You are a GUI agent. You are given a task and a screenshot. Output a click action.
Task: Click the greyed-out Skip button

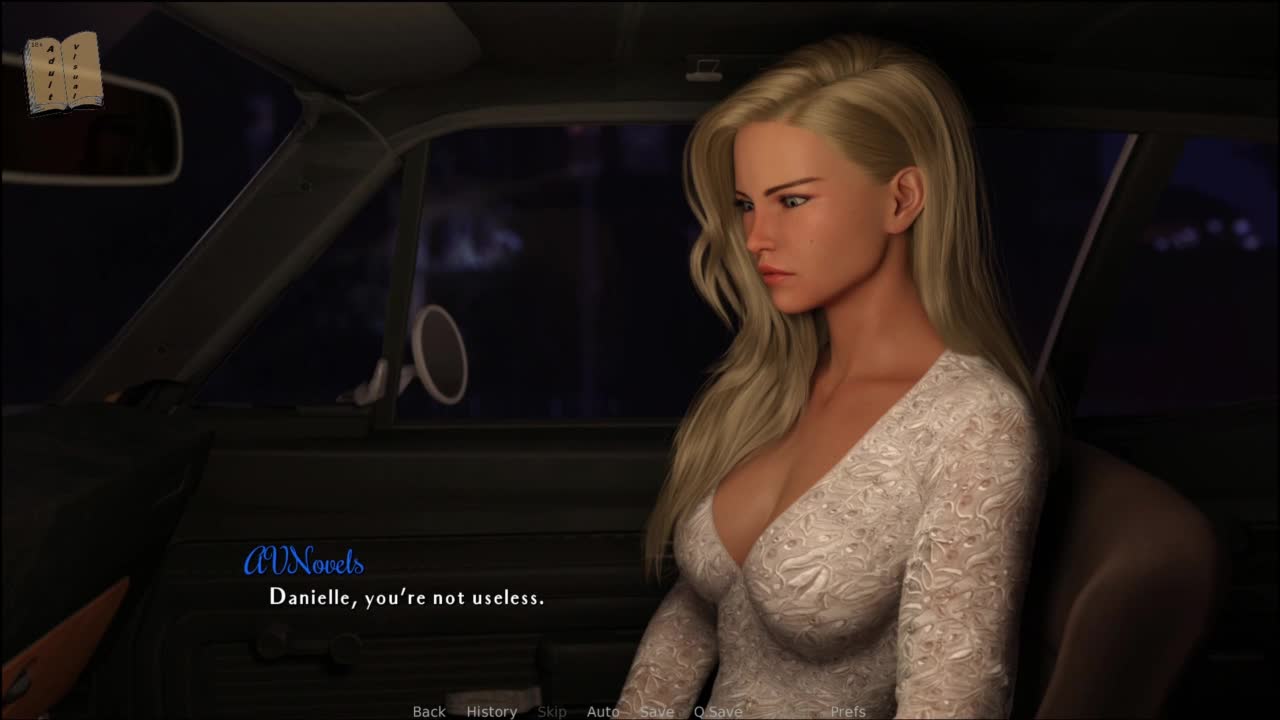coord(552,711)
